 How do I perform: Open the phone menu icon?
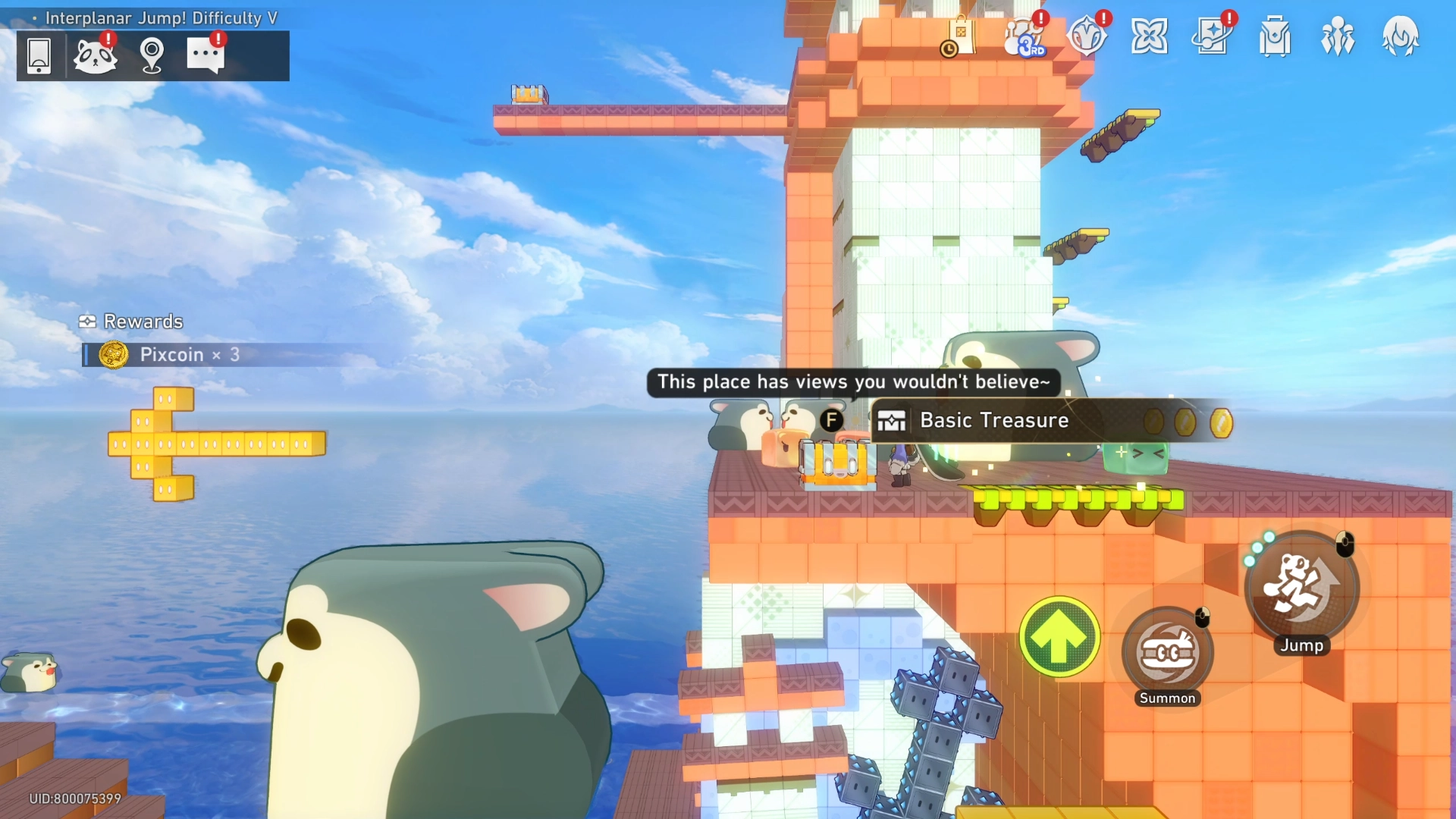tap(39, 55)
